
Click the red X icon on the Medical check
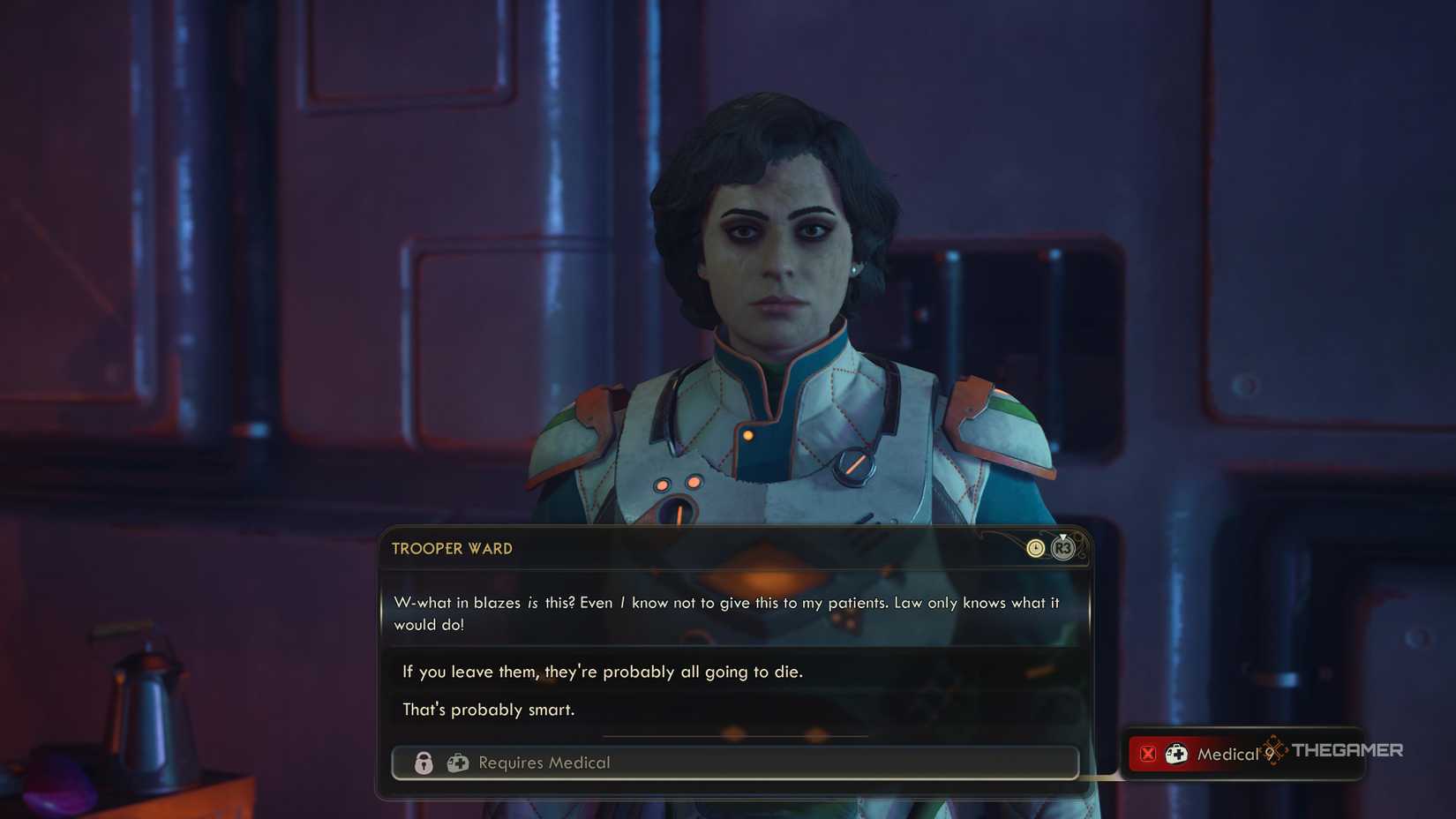click(x=1147, y=753)
